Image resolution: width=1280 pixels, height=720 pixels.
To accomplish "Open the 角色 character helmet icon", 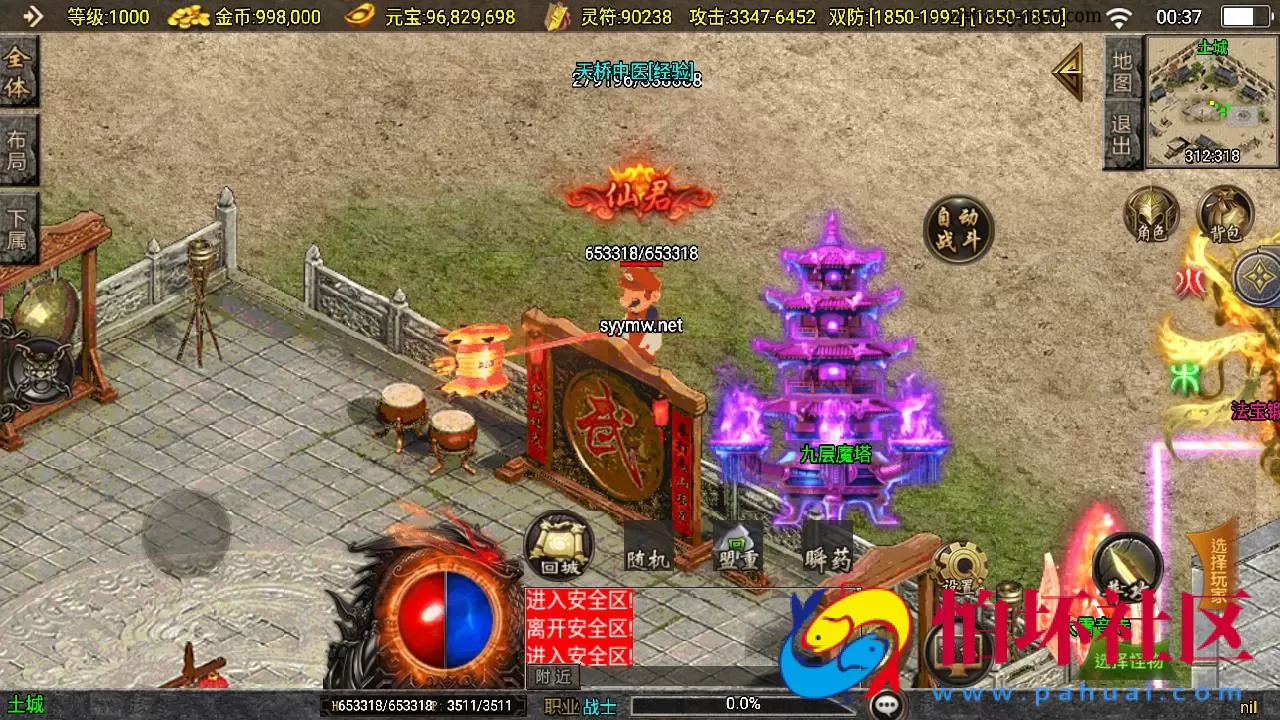I will [1150, 215].
